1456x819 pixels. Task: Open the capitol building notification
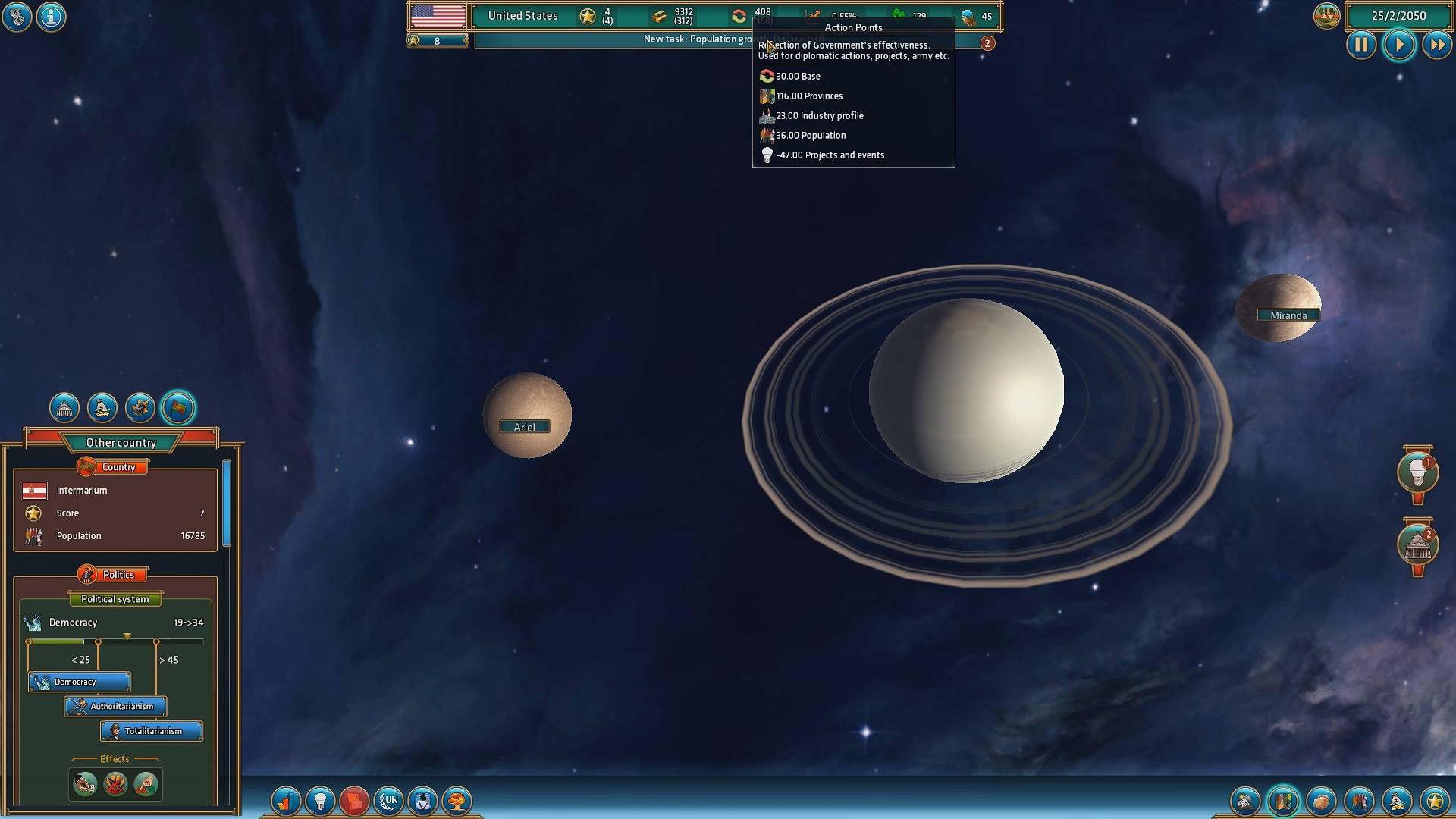tap(1417, 545)
